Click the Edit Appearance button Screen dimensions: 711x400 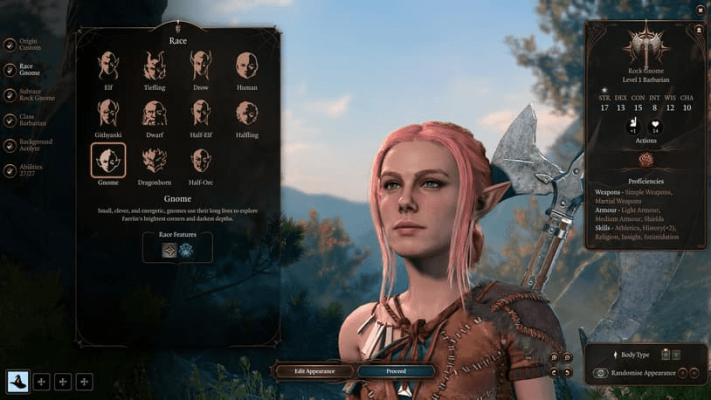point(313,371)
